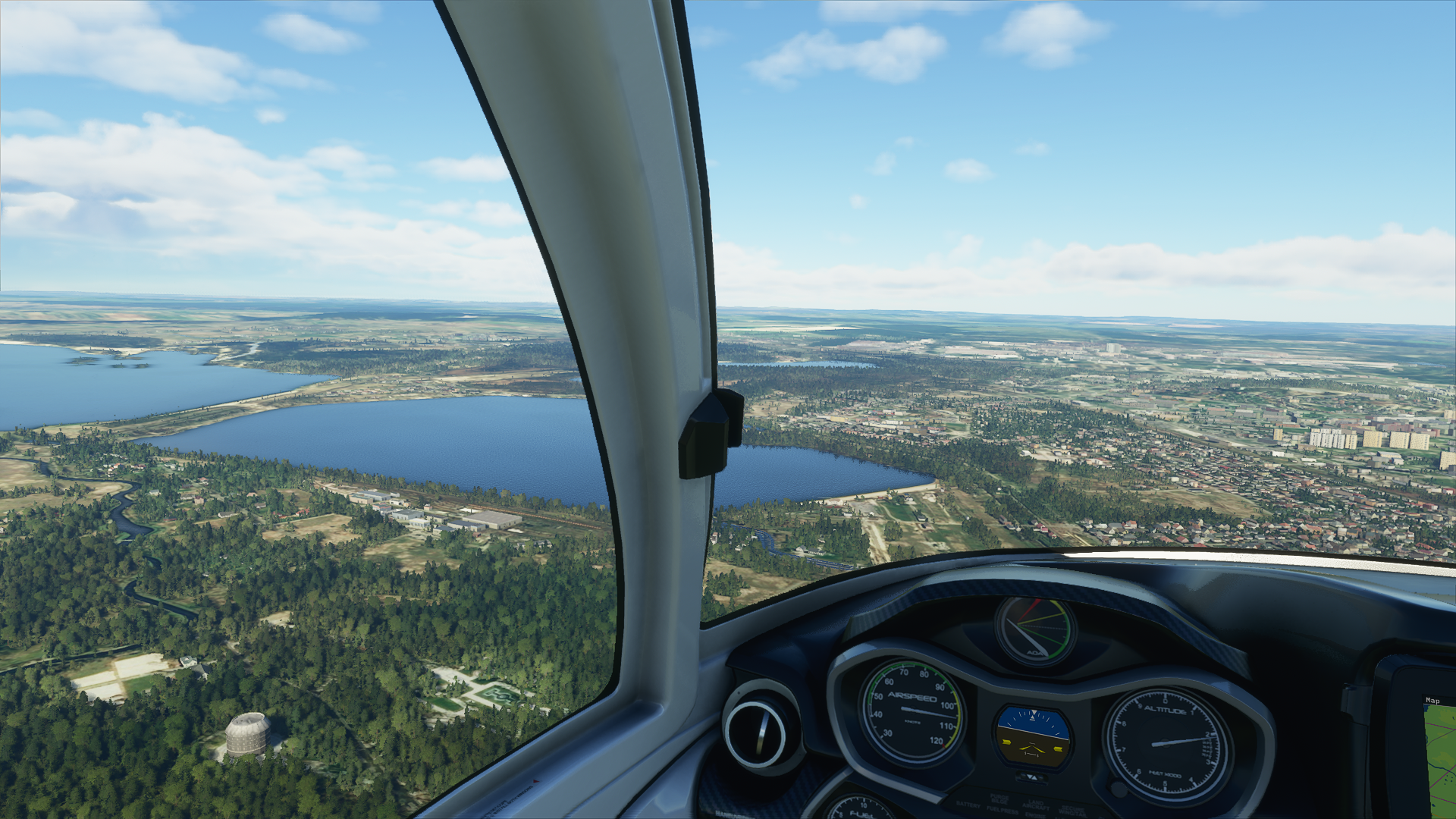Click the altimeter's pressure setting knob
This screenshot has width=1456, height=819.
1117,789
